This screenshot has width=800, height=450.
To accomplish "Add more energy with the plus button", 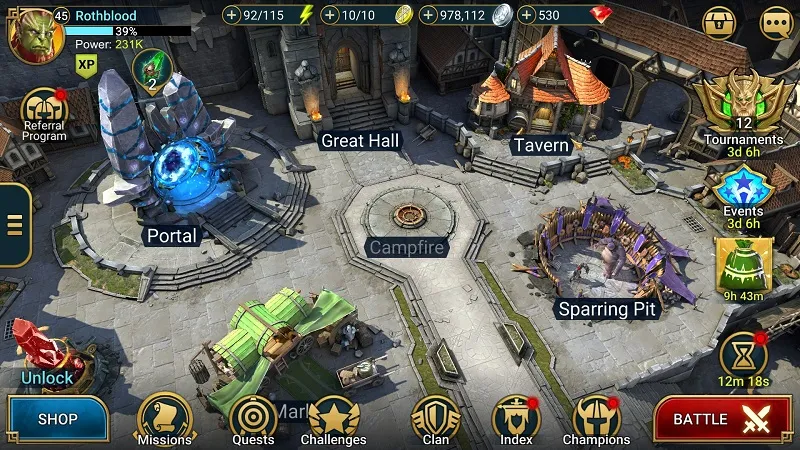I will point(232,15).
